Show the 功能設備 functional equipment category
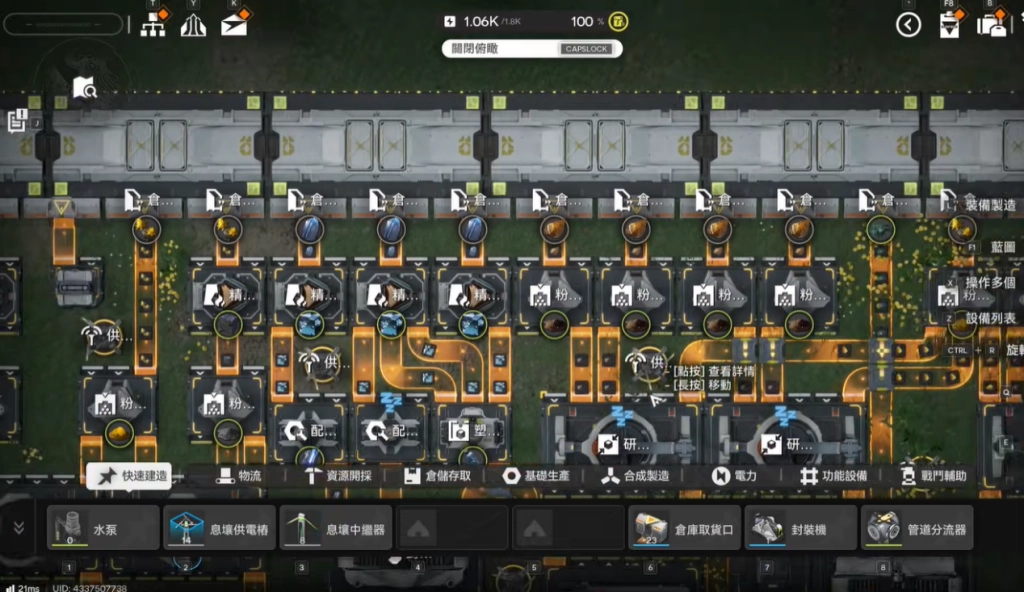Viewport: 1024px width, 592px height. (833, 476)
